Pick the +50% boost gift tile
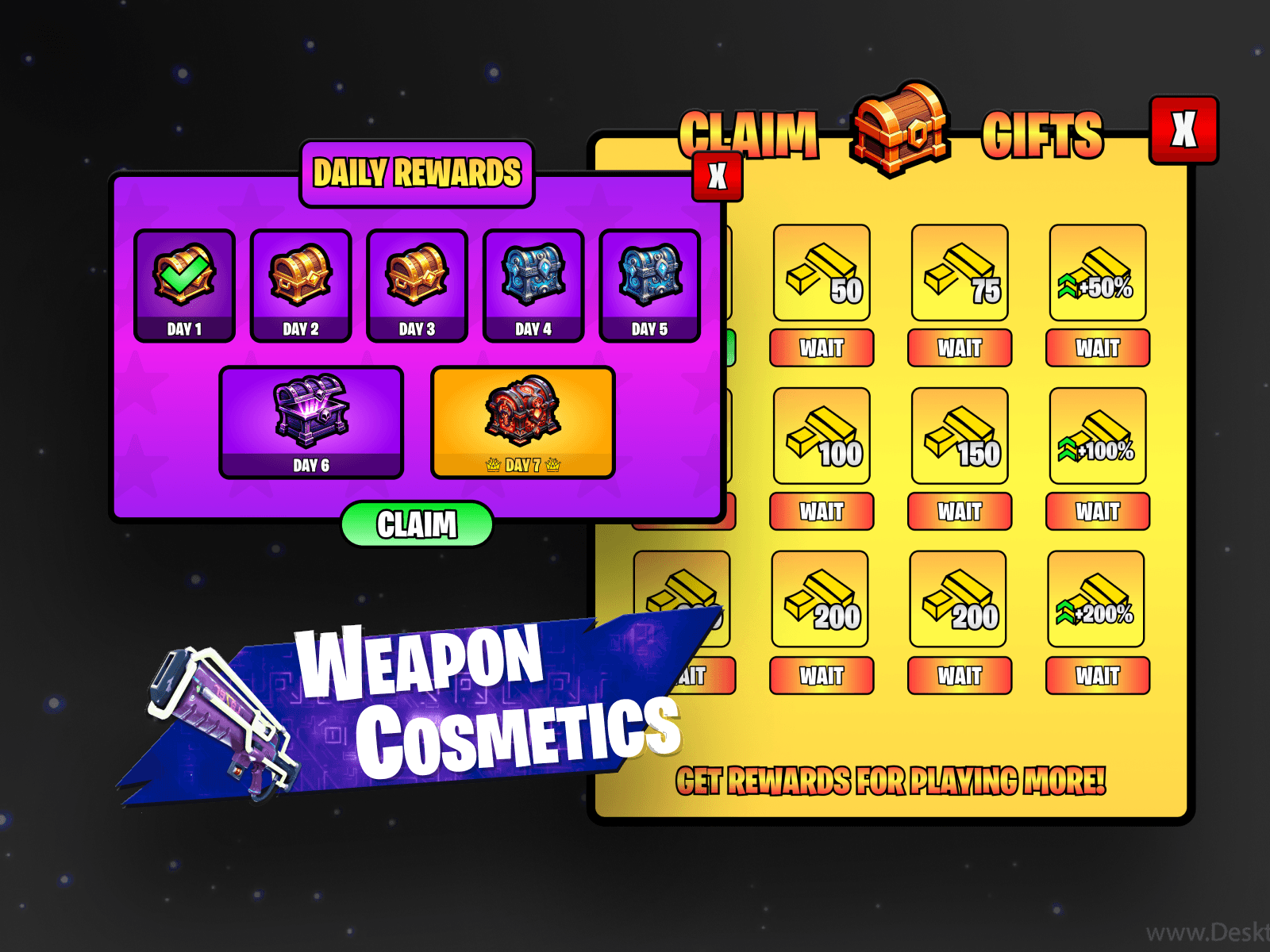 click(1098, 273)
